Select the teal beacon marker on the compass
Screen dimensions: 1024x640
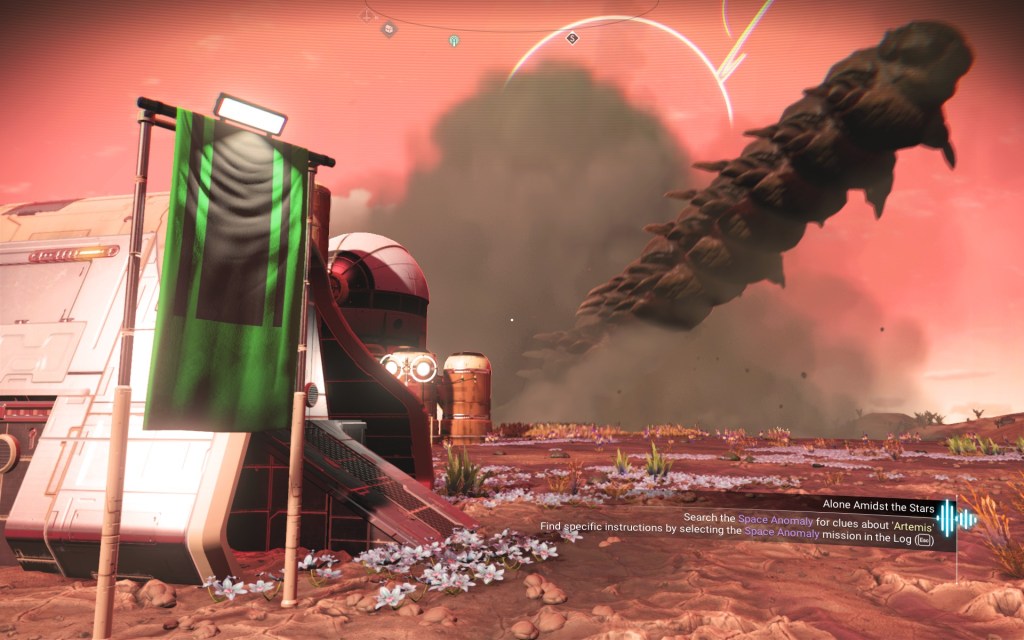pos(454,41)
